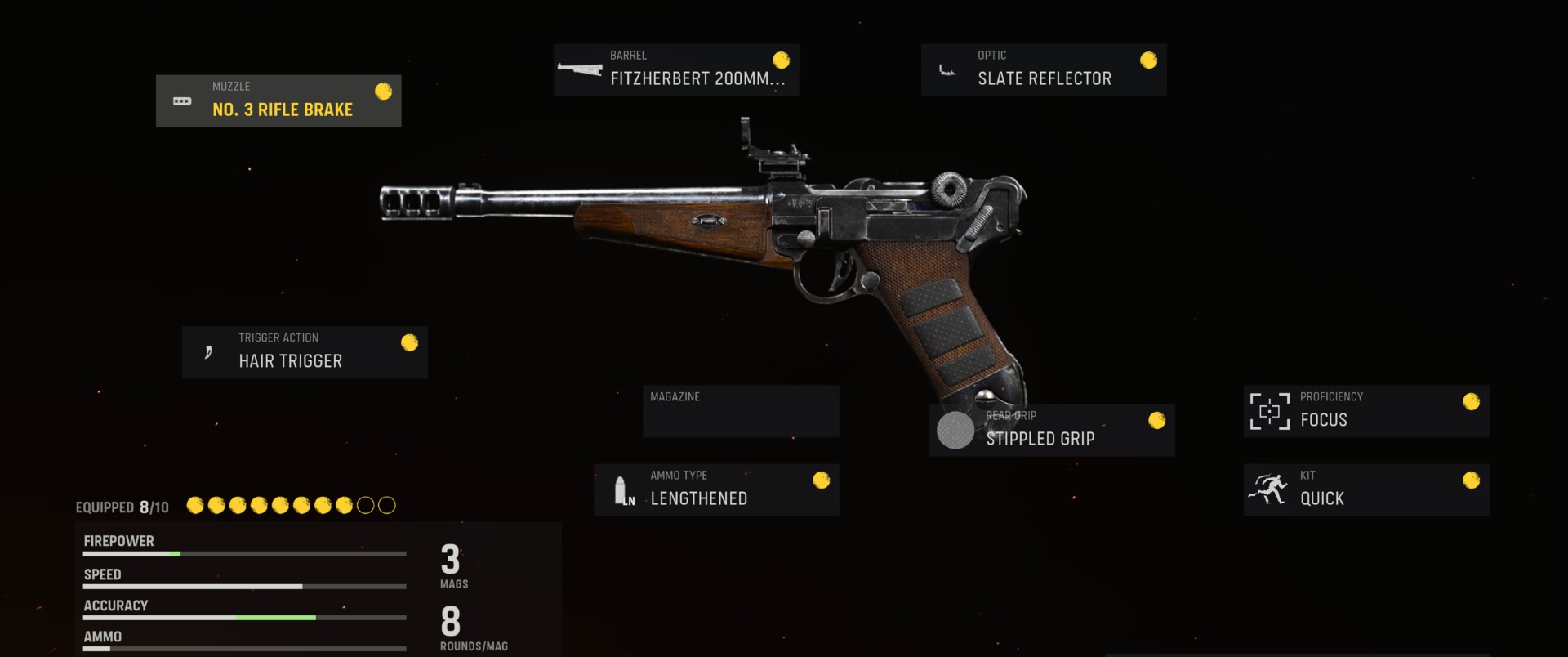The height and width of the screenshot is (657, 1568).
Task: Choose the Slate Reflector optic slot
Action: [1043, 70]
